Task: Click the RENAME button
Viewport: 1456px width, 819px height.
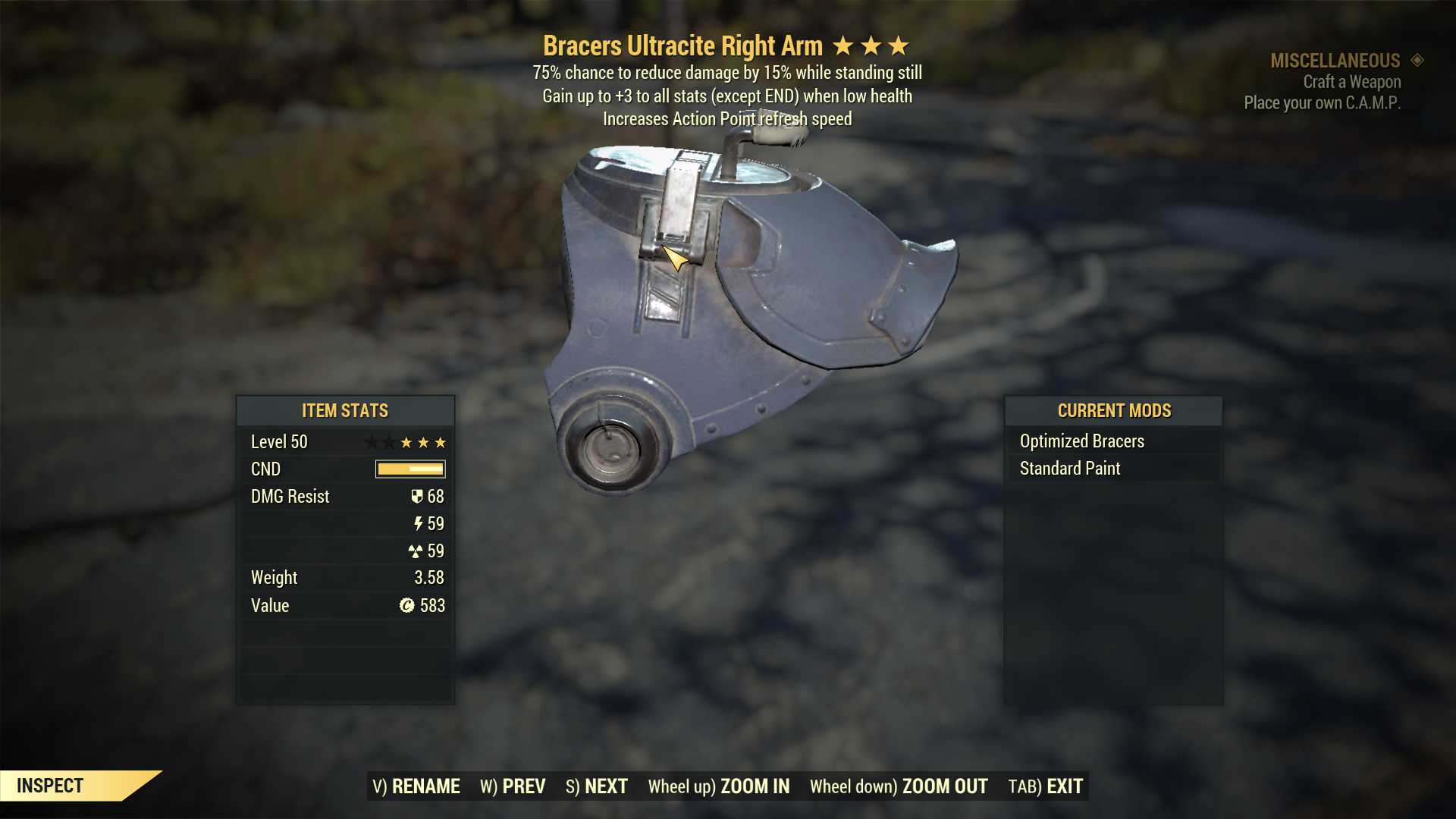Action: (x=416, y=786)
